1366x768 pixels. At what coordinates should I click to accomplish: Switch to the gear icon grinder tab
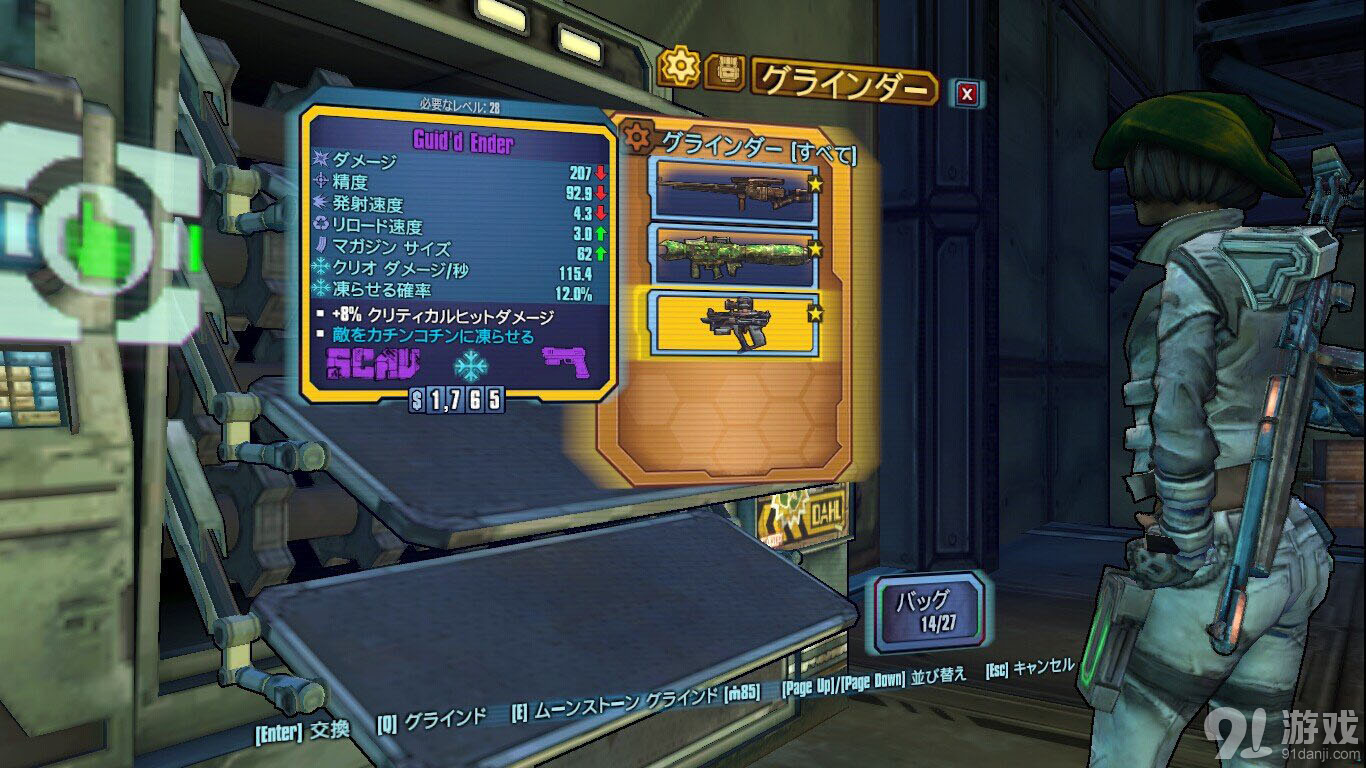coord(682,67)
